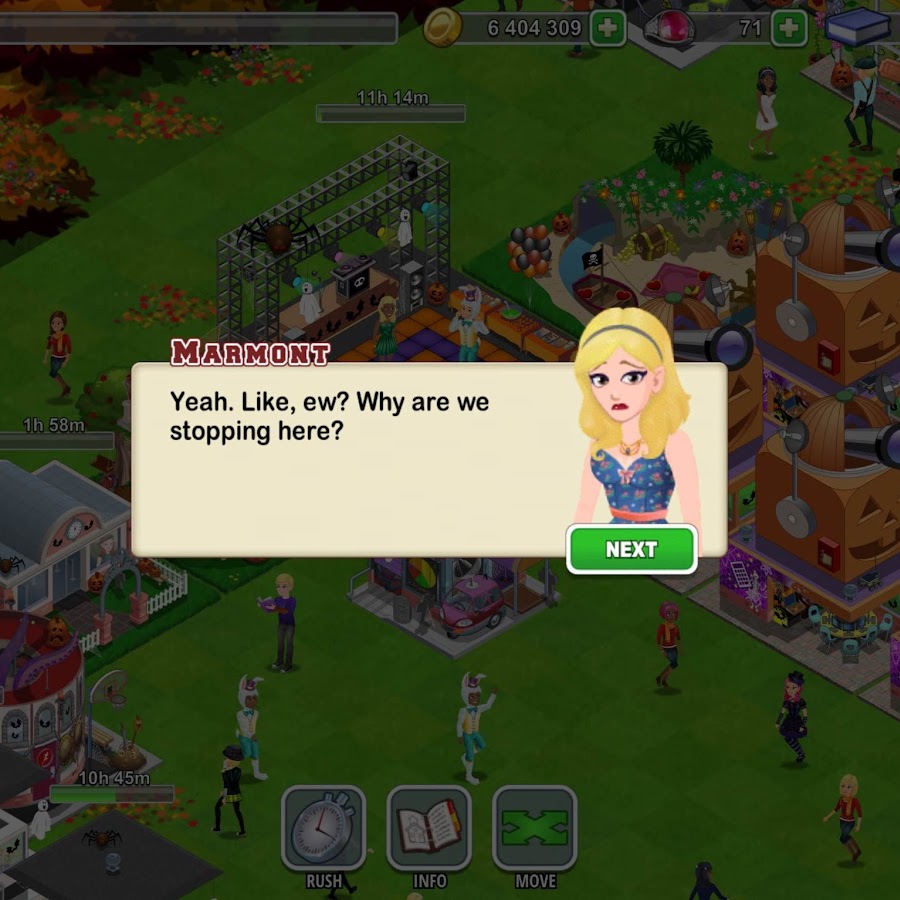This screenshot has width=900, height=900.
Task: Buy more gems with the green plus
Action: coord(789,28)
